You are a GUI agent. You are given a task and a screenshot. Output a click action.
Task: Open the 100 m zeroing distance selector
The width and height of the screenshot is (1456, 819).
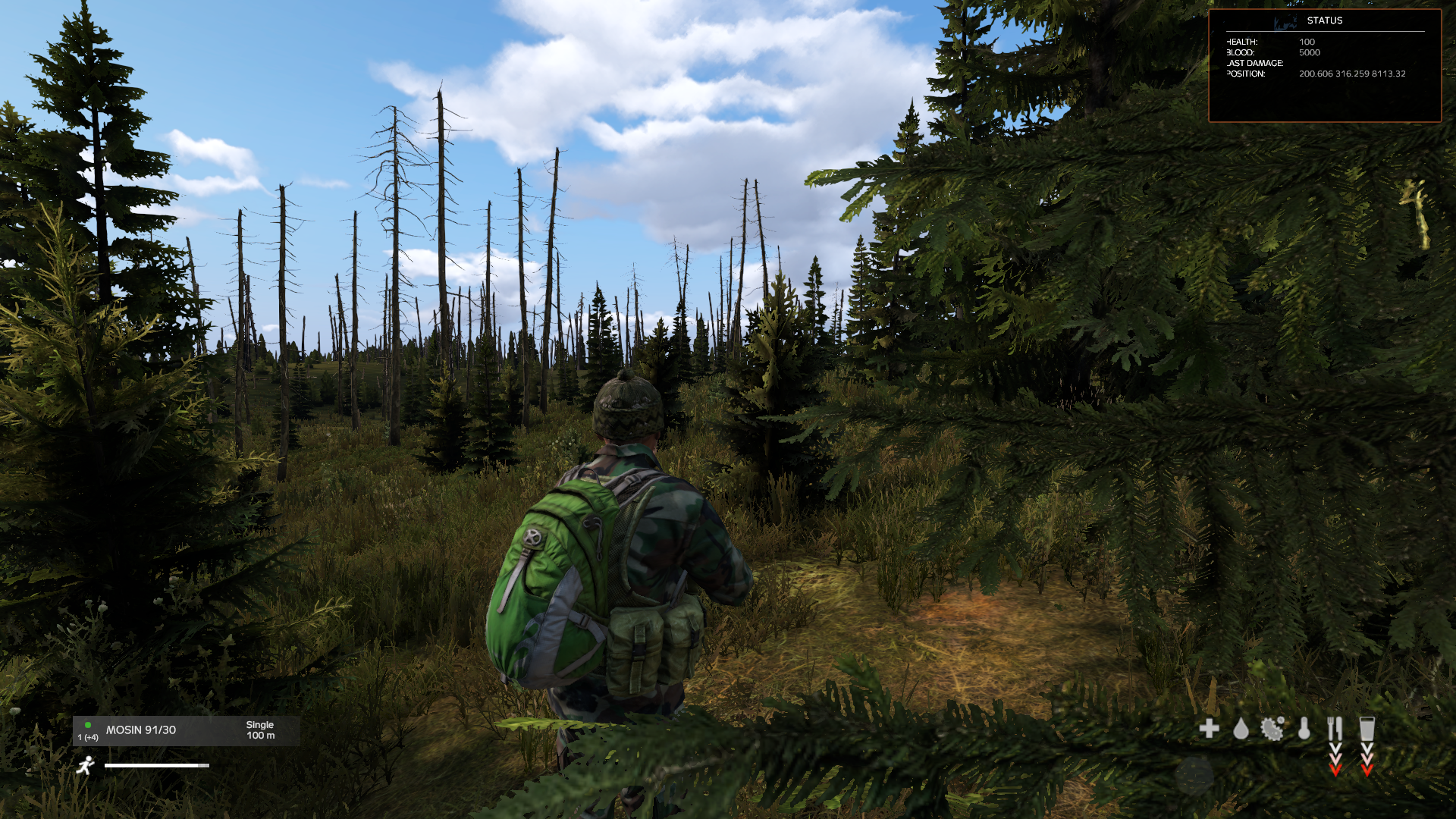[x=259, y=736]
